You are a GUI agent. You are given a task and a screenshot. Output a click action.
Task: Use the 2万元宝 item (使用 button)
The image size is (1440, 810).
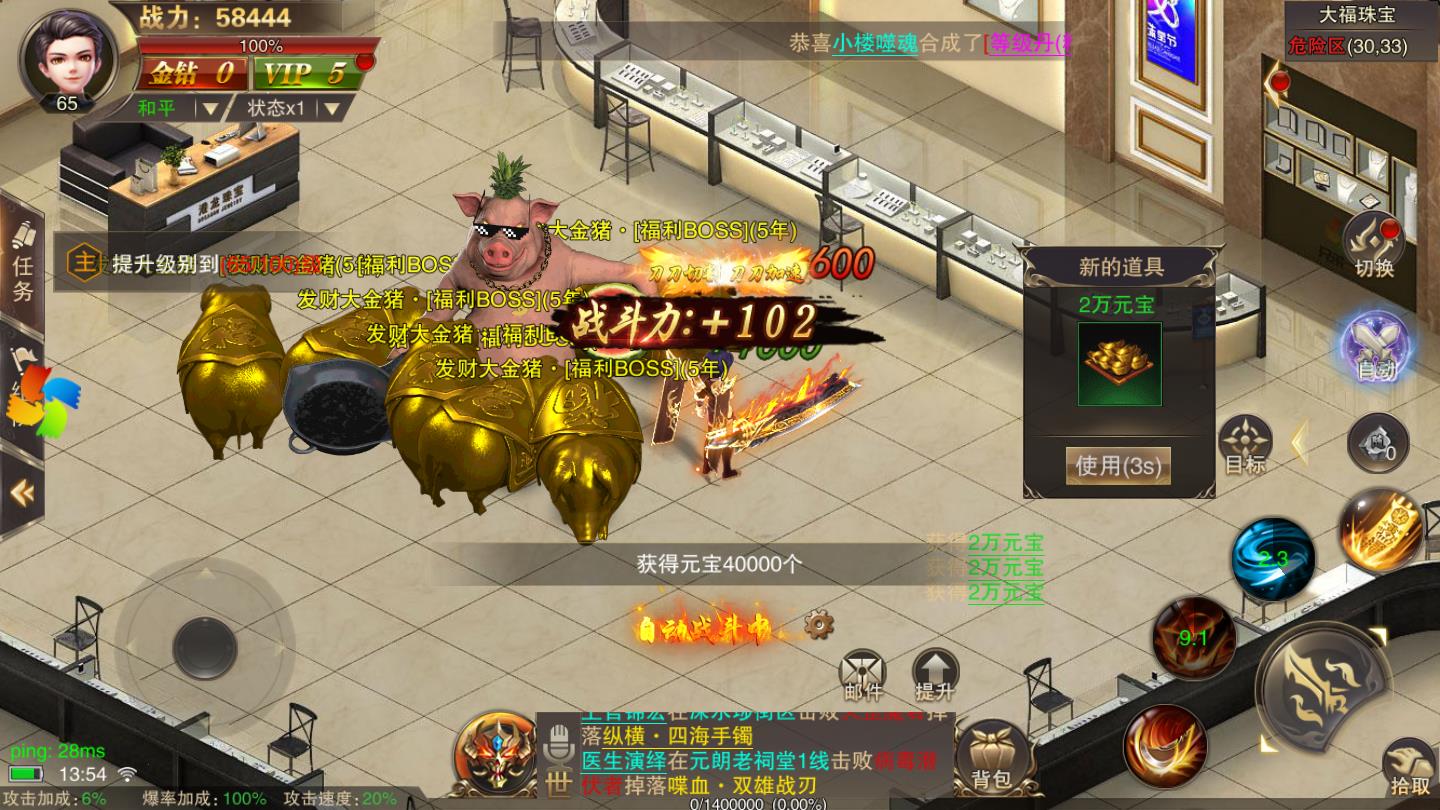[1118, 465]
